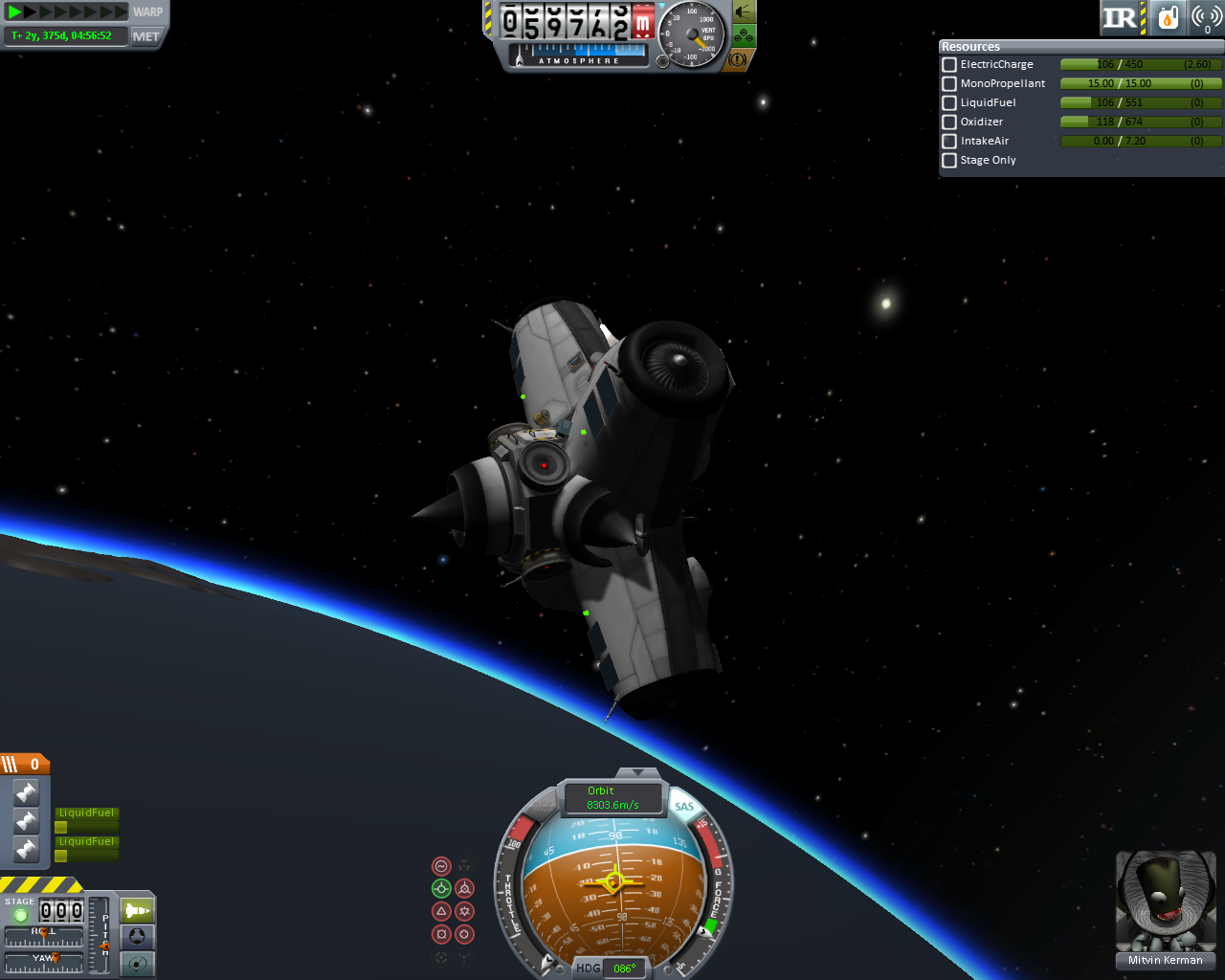Open the map view button
1225x980 pixels.
(138, 963)
